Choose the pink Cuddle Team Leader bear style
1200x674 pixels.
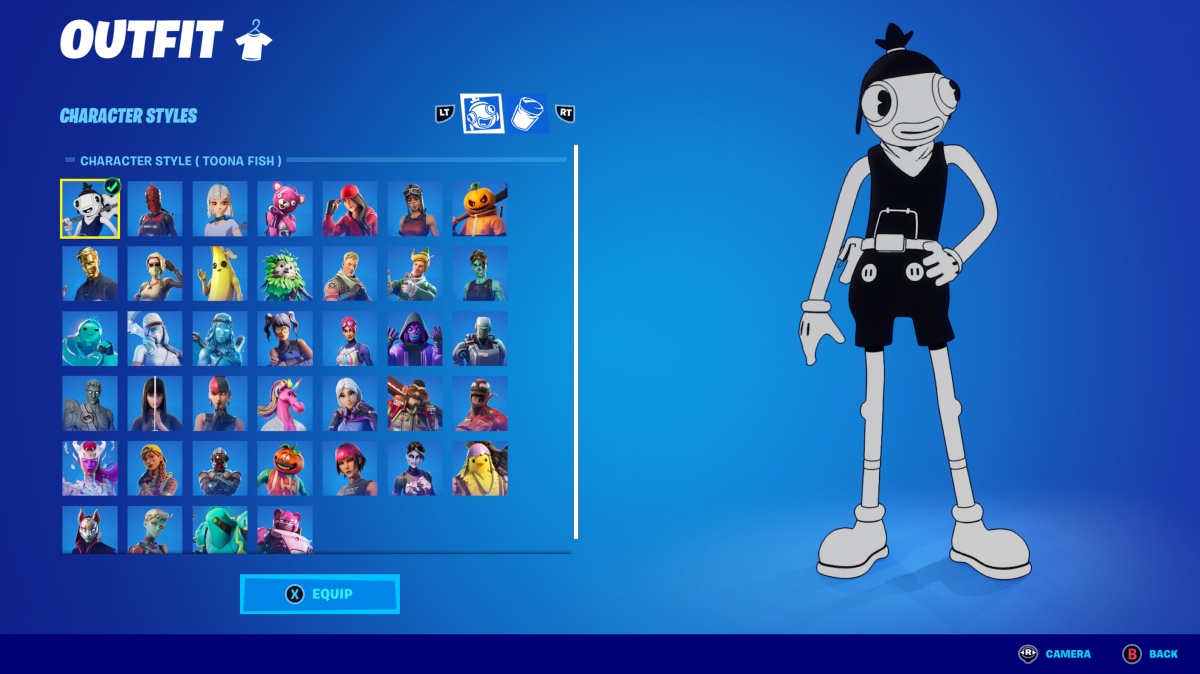point(285,209)
